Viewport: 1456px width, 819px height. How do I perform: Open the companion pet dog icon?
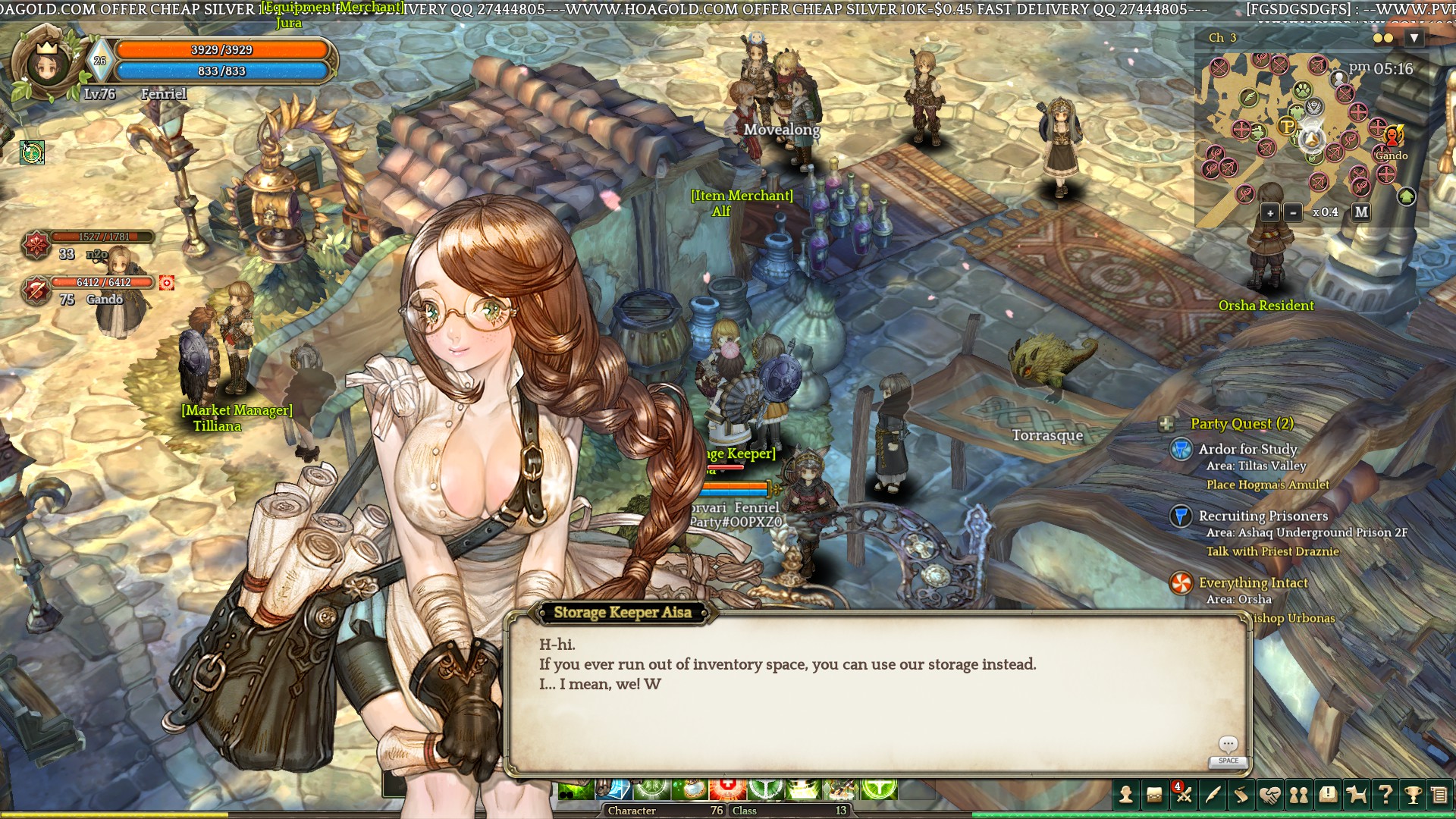[x=1357, y=794]
